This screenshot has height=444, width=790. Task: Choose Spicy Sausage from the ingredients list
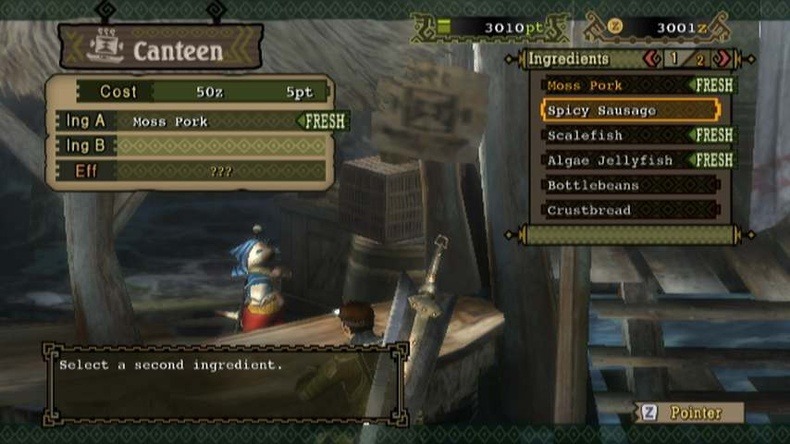[630, 110]
